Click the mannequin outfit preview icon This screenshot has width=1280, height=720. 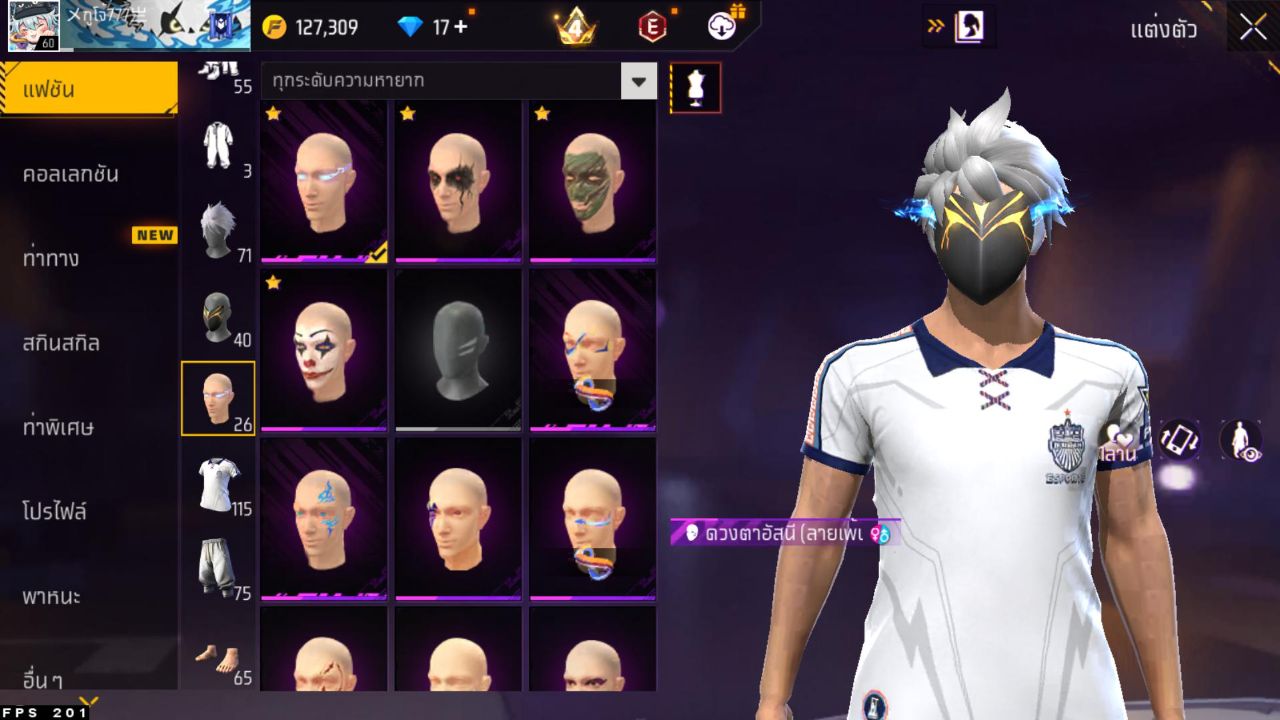[x=693, y=88]
